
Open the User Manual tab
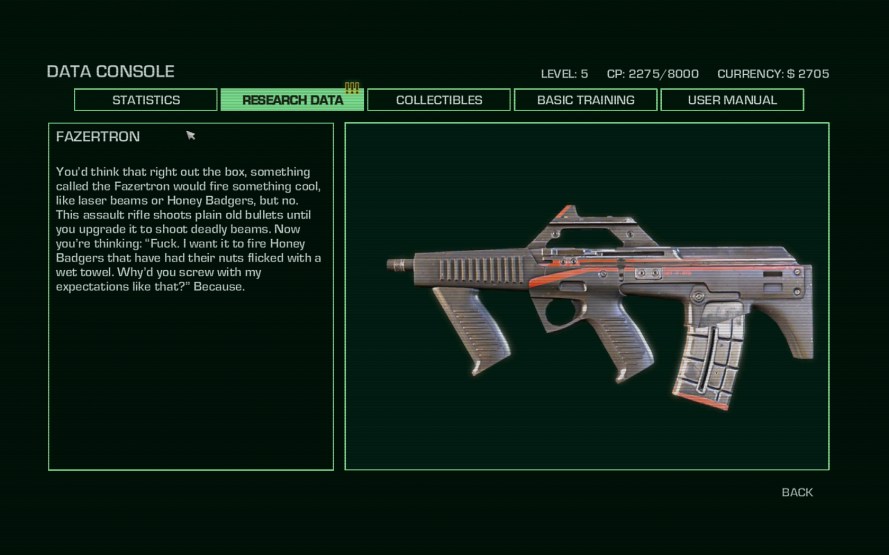coord(732,100)
